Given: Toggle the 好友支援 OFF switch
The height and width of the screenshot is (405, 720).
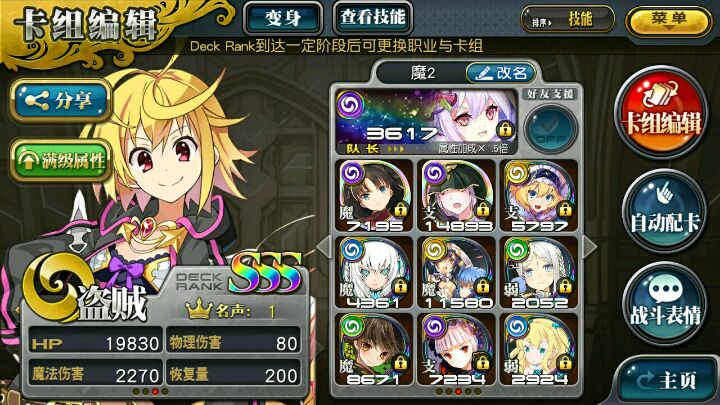Looking at the screenshot, I should pyautogui.click(x=549, y=130).
